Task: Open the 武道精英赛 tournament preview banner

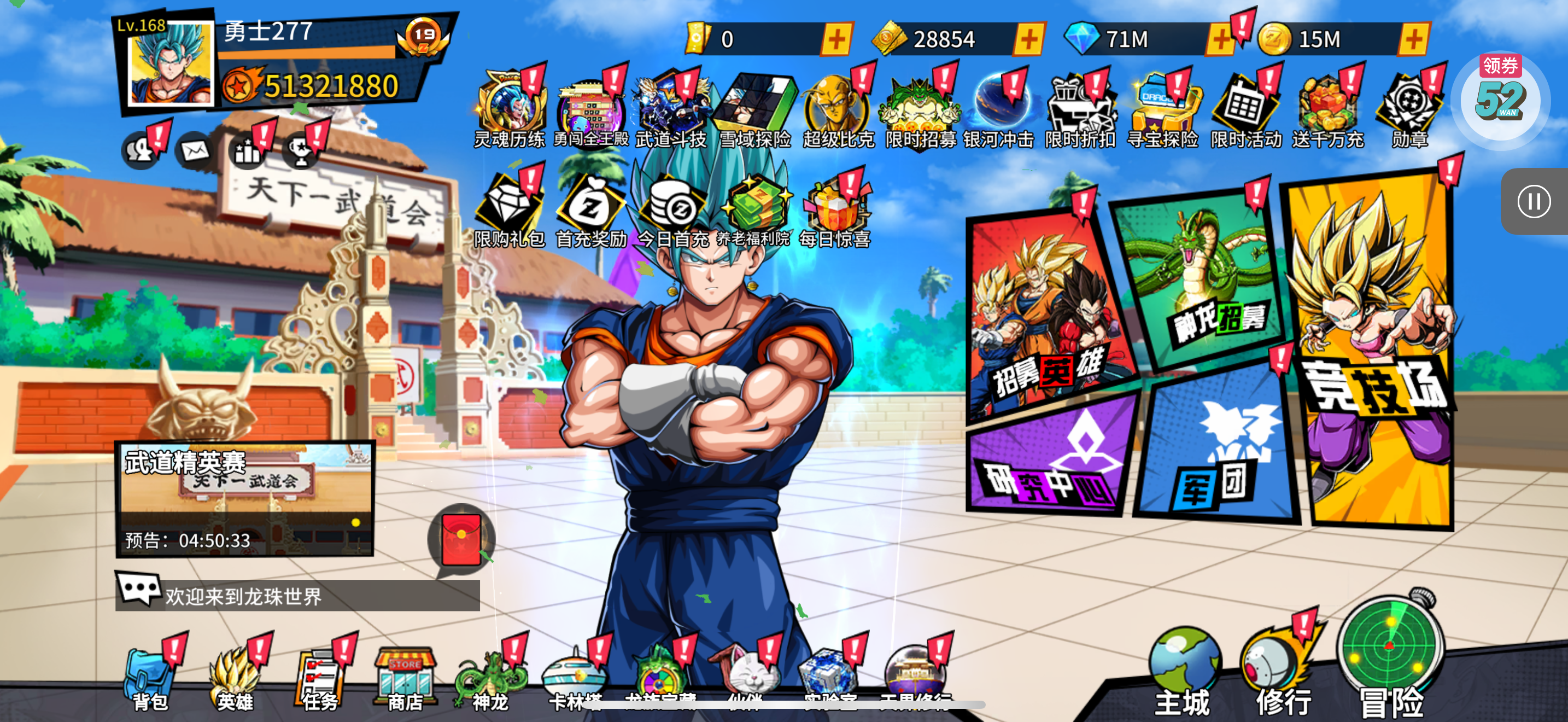Action: tap(245, 498)
